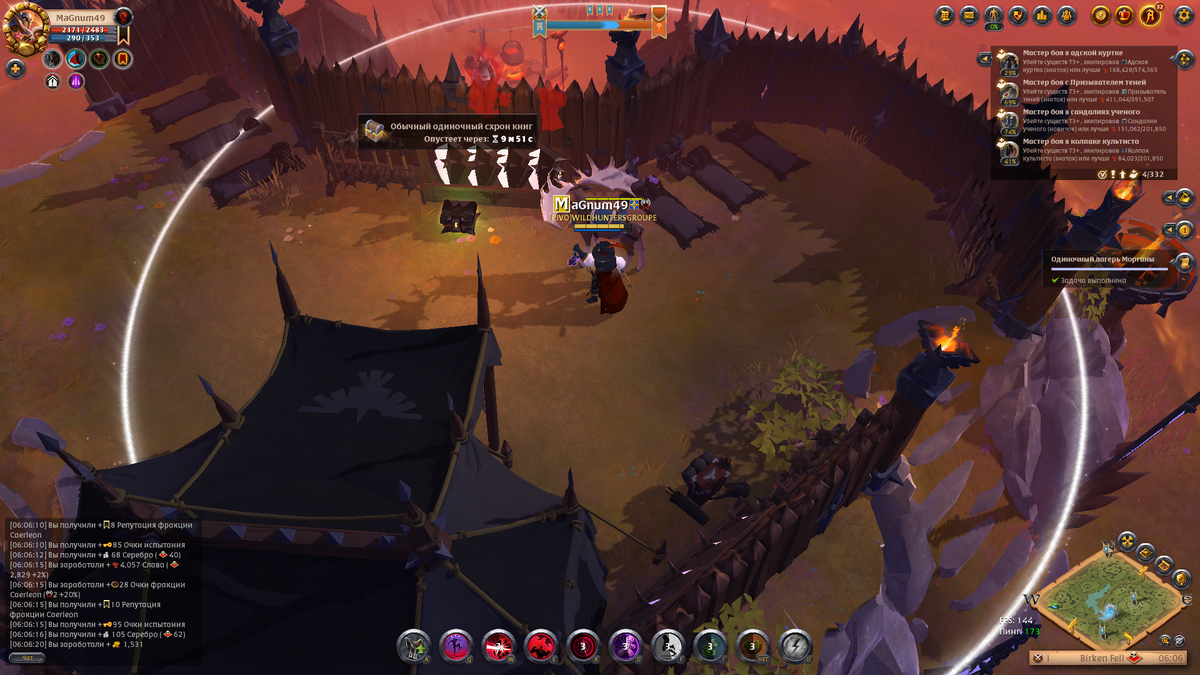
Task: Collapse the quest tracker with the arrow button
Action: pos(983,59)
